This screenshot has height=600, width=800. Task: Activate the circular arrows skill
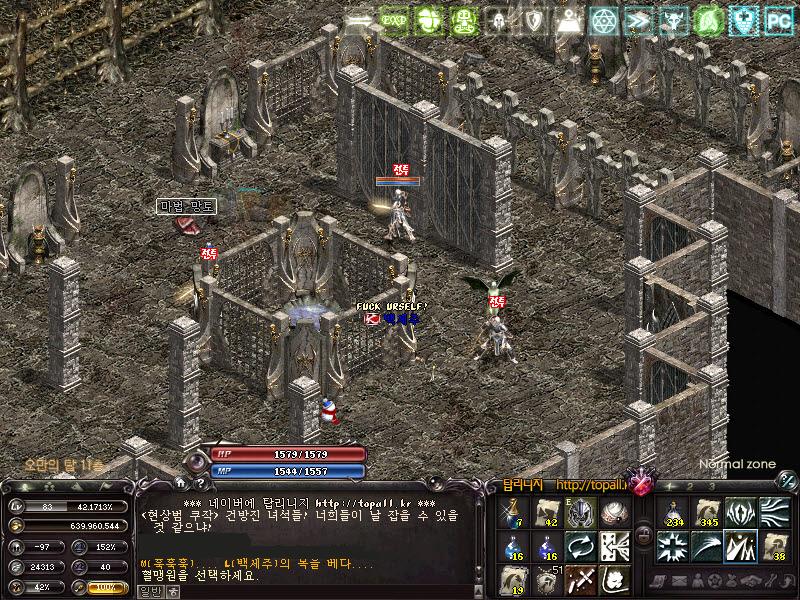pyautogui.click(x=581, y=546)
